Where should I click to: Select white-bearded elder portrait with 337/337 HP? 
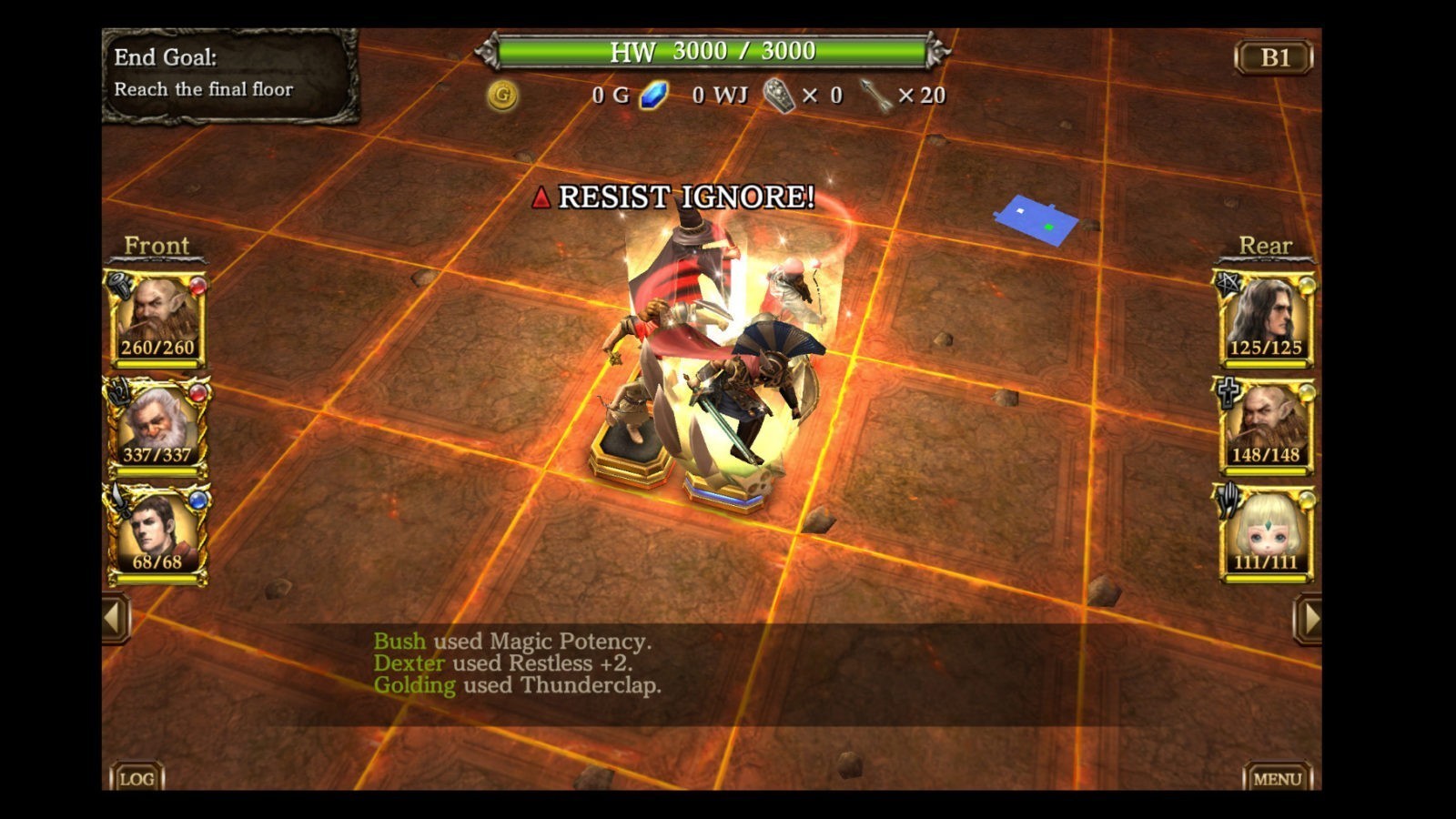point(157,426)
